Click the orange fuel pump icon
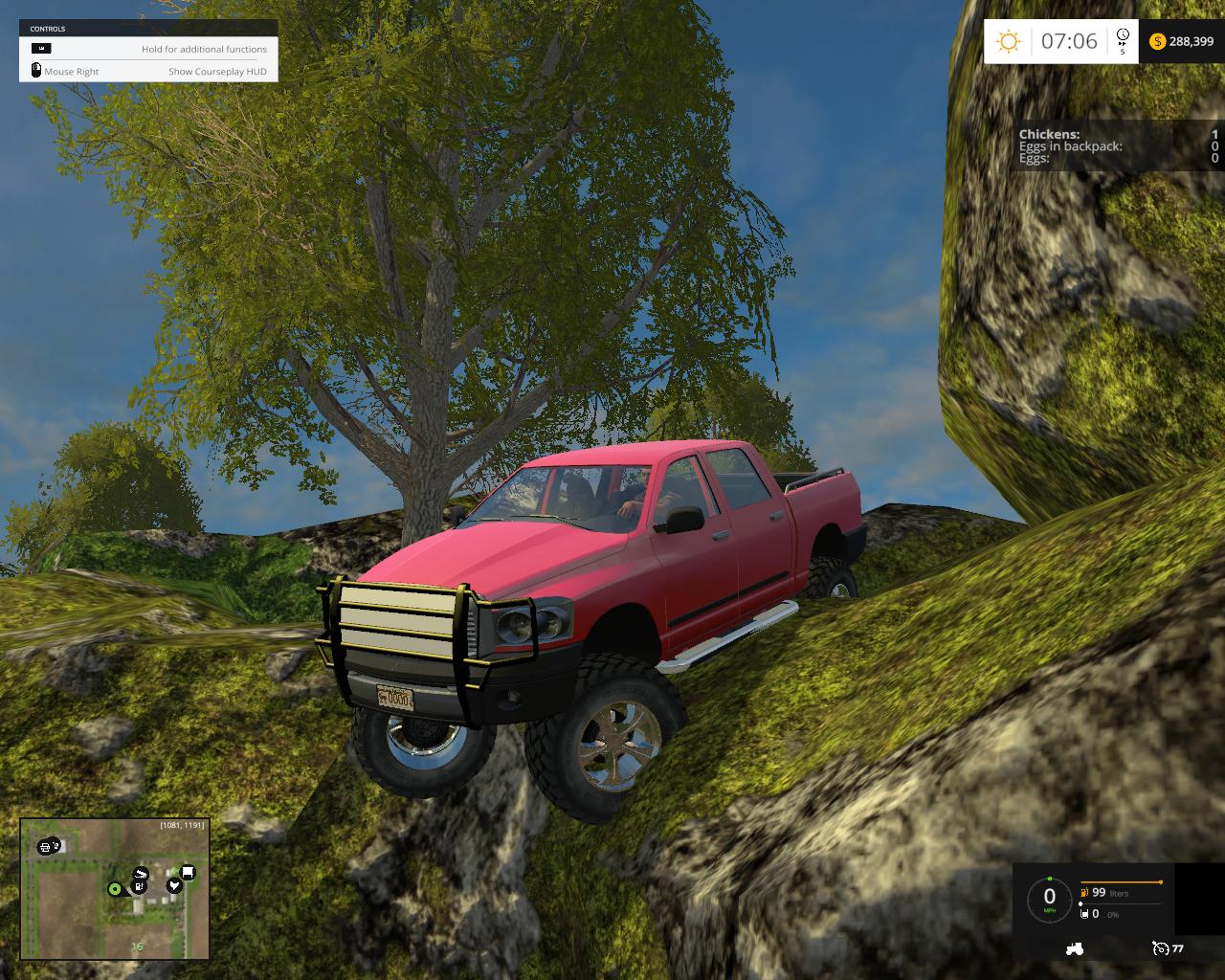Screen dimensions: 1225x980 tap(1084, 892)
